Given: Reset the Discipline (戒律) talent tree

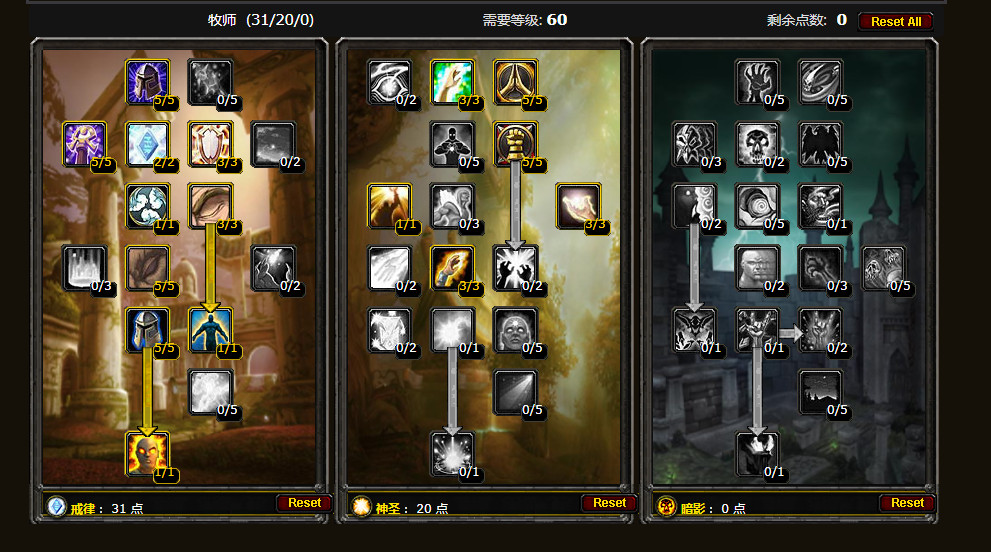Looking at the screenshot, I should pyautogui.click(x=304, y=503).
